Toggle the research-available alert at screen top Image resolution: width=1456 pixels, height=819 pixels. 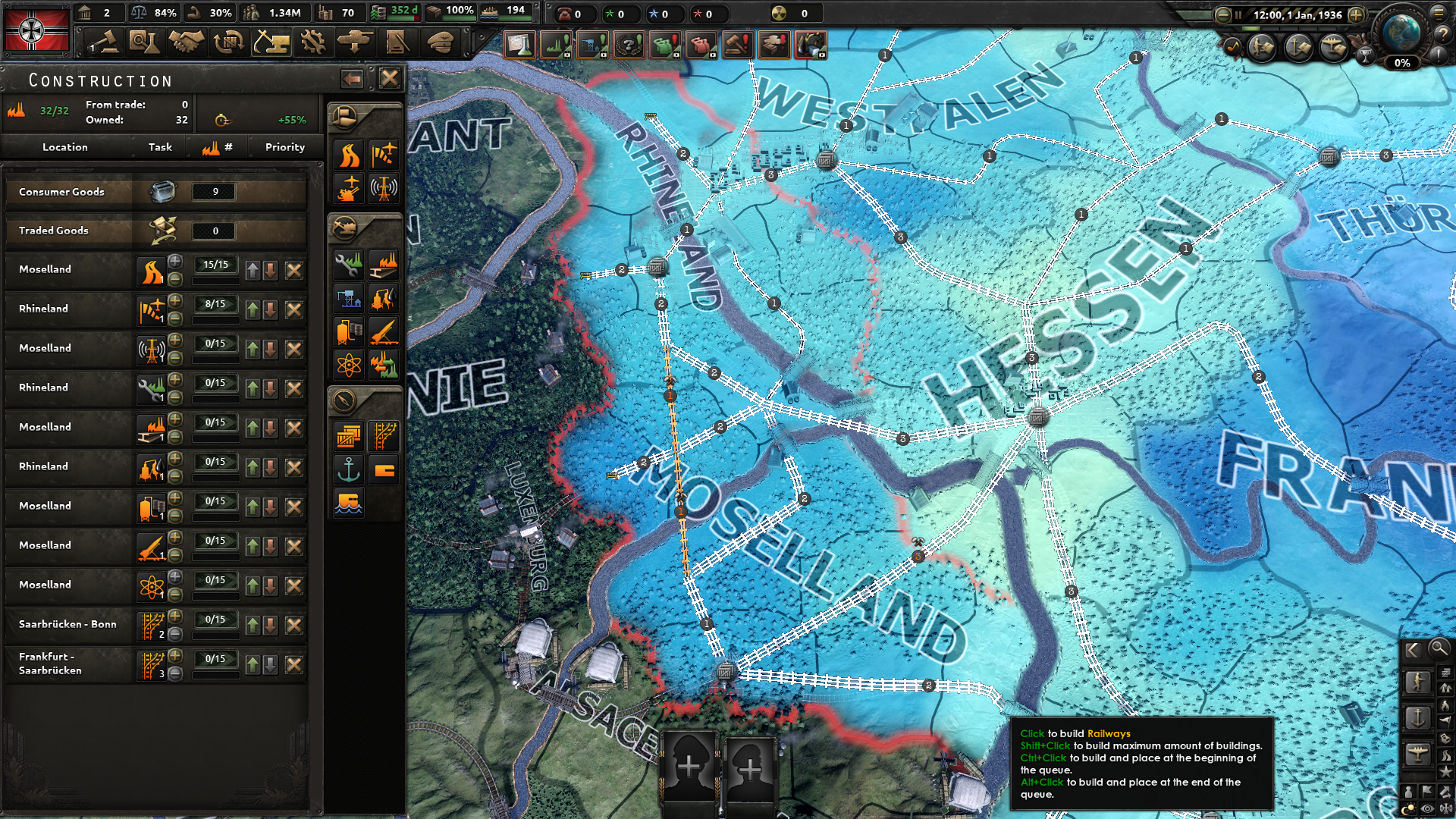click(x=519, y=44)
